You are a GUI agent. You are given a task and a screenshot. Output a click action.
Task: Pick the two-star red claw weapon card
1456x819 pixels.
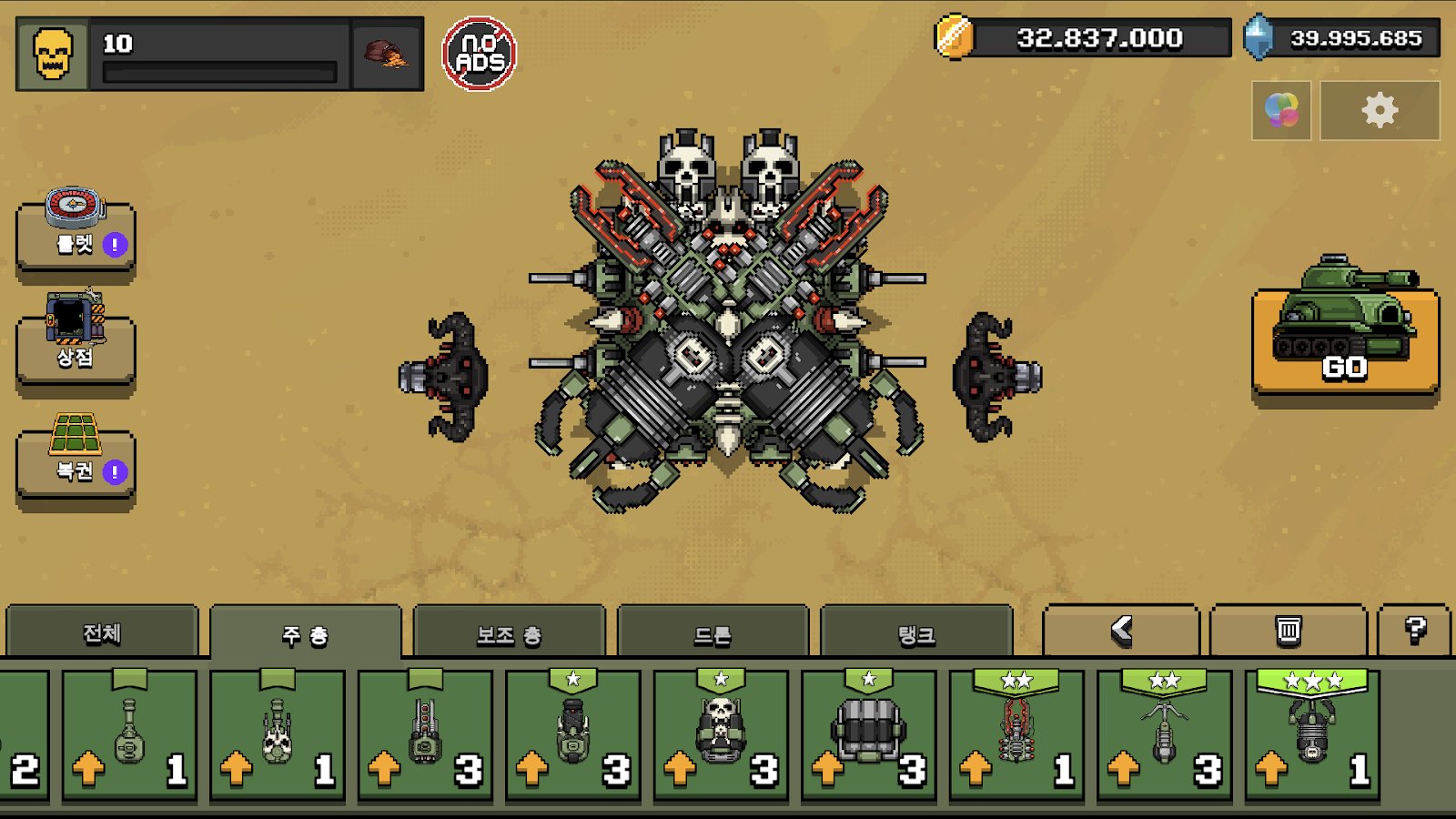point(1016,735)
